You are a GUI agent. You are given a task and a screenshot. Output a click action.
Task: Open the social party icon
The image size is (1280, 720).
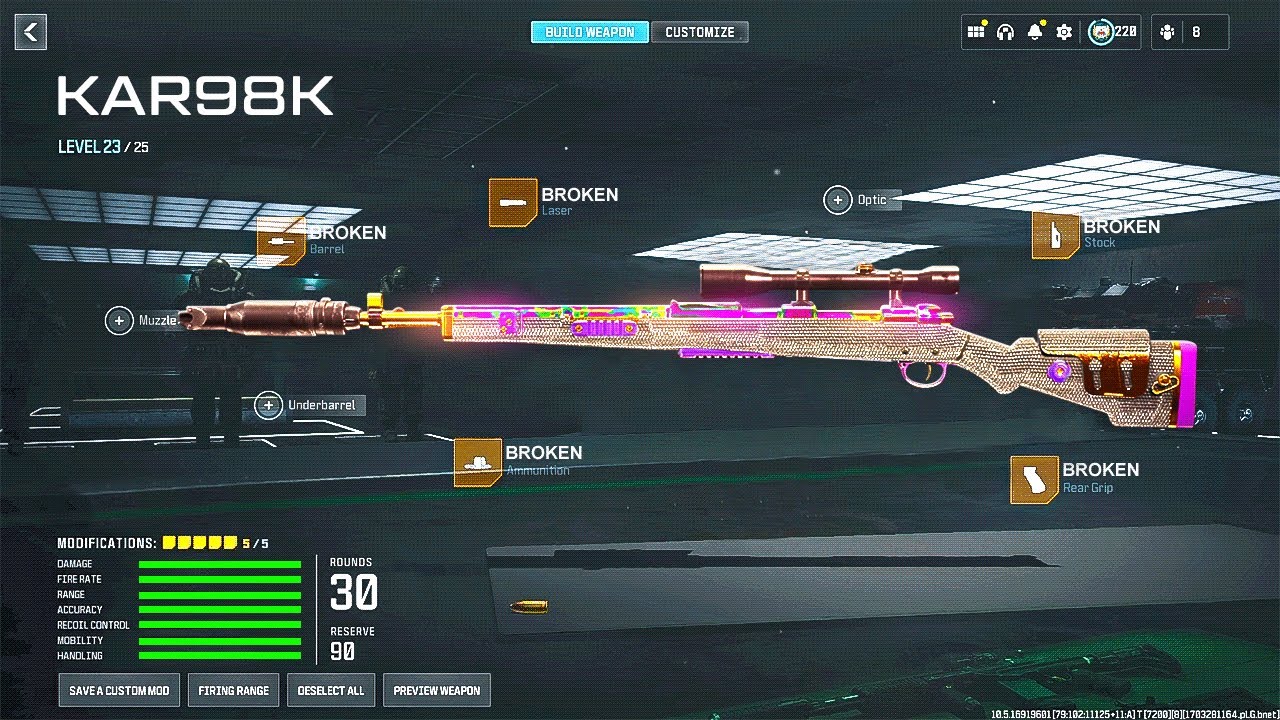click(x=1167, y=32)
